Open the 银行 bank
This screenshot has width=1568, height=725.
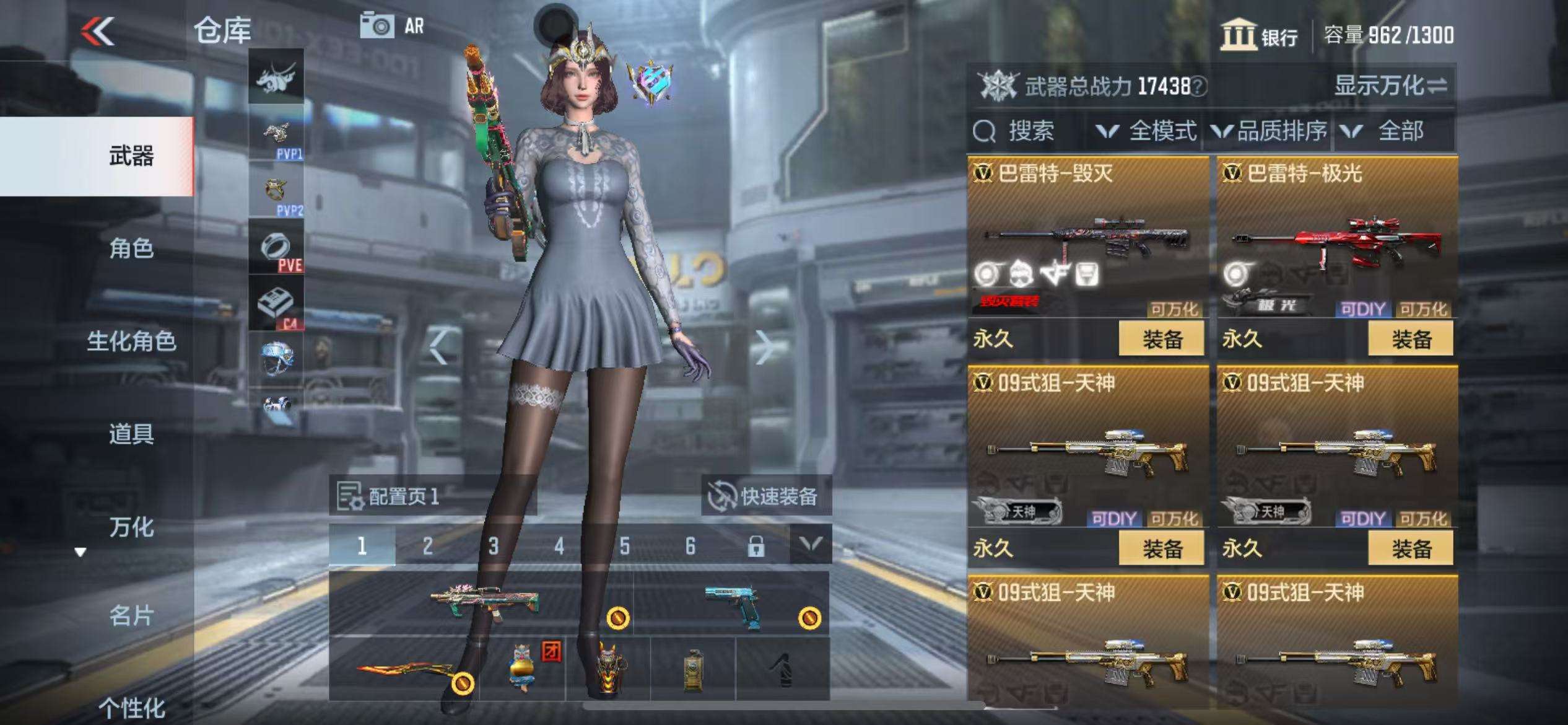(x=1259, y=35)
